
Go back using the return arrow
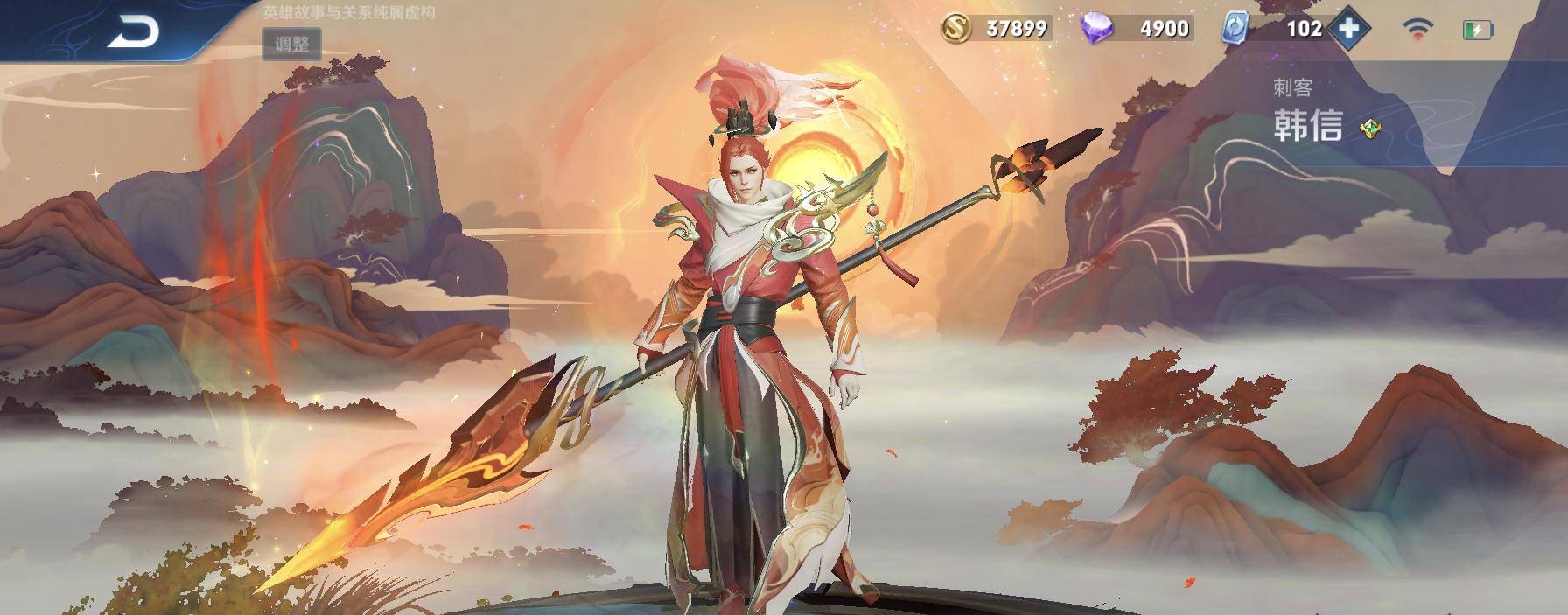click(x=134, y=33)
